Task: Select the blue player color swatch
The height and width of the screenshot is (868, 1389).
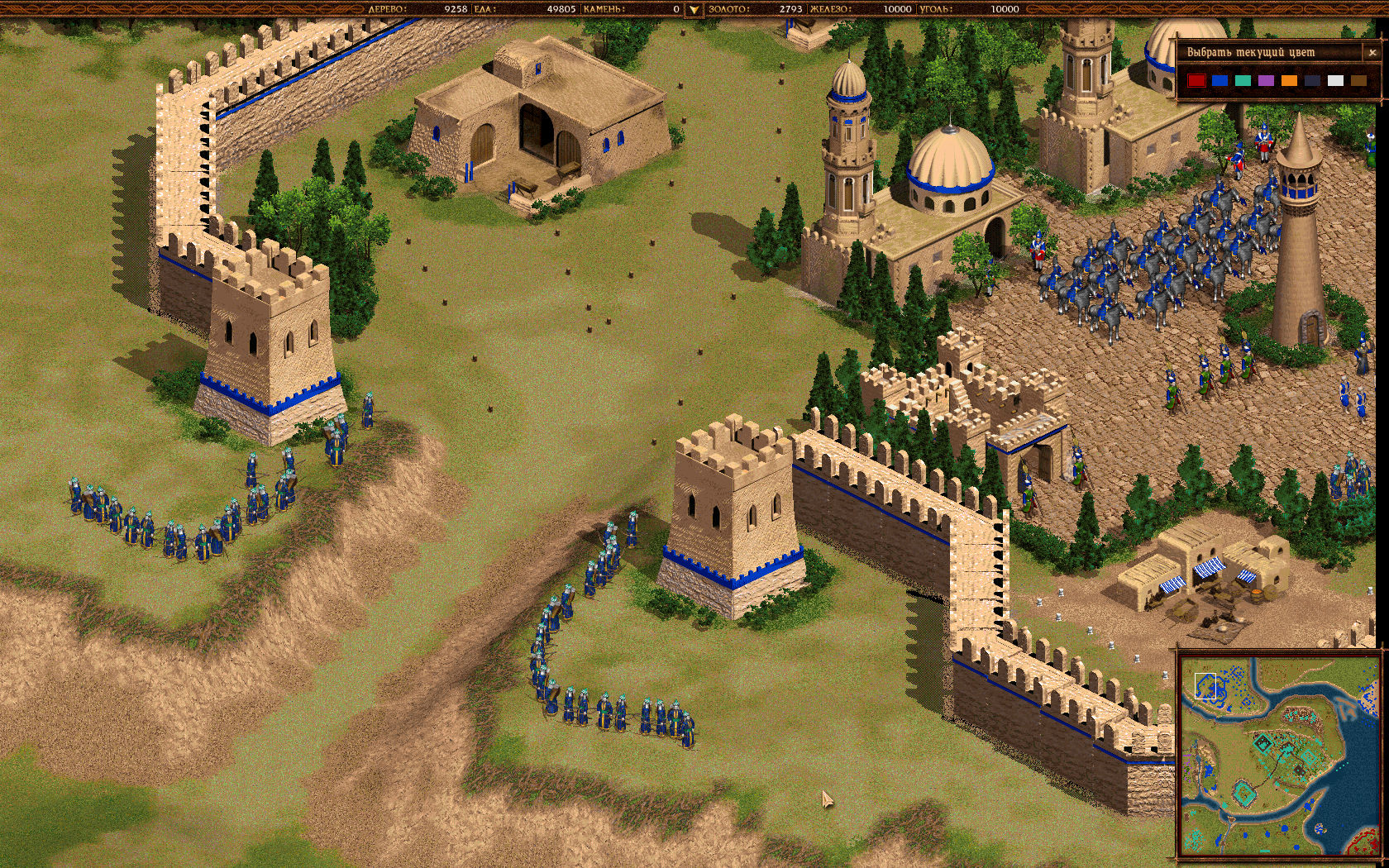Action: 1220,80
